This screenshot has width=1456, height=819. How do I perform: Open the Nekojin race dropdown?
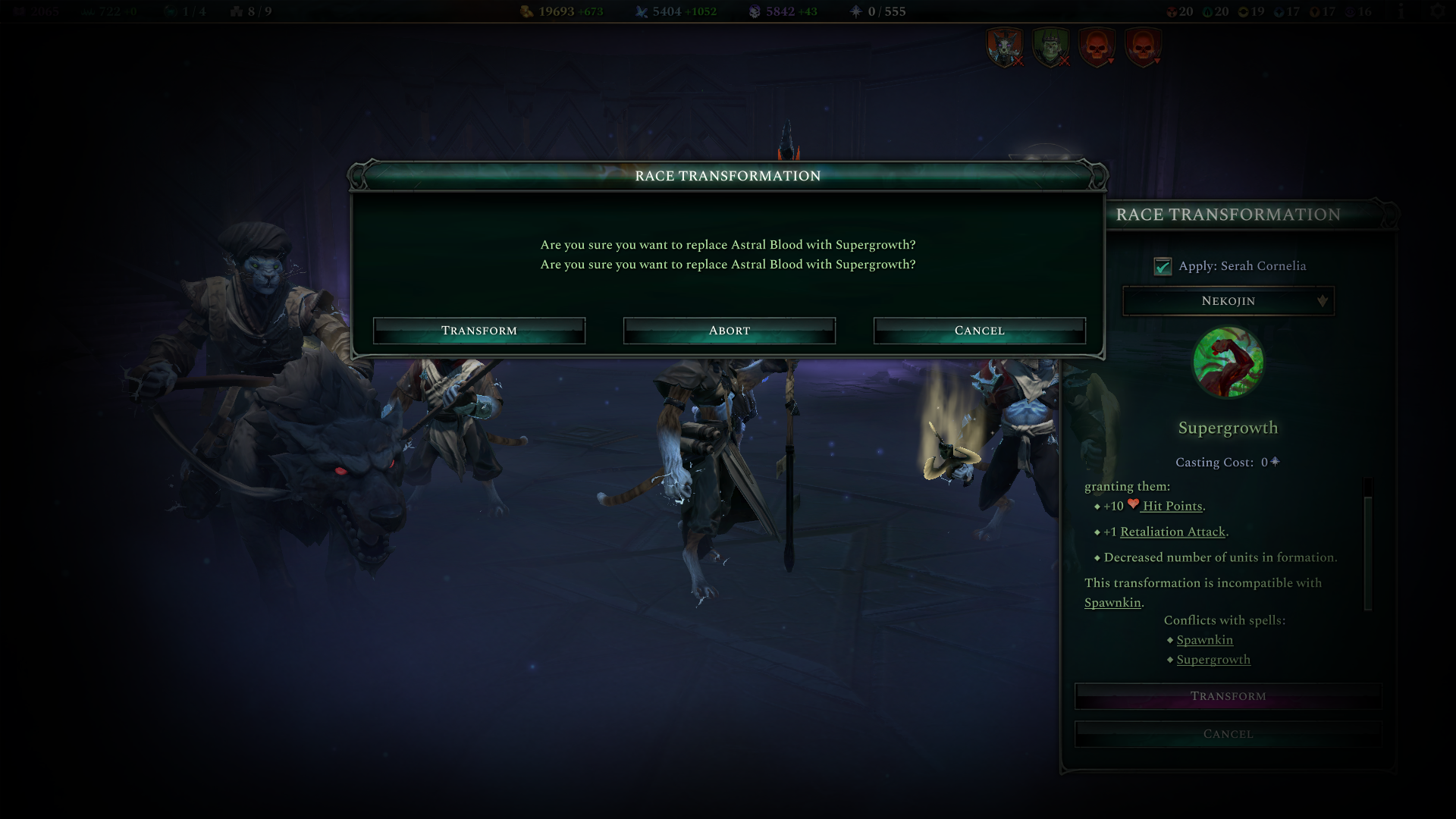1228,301
